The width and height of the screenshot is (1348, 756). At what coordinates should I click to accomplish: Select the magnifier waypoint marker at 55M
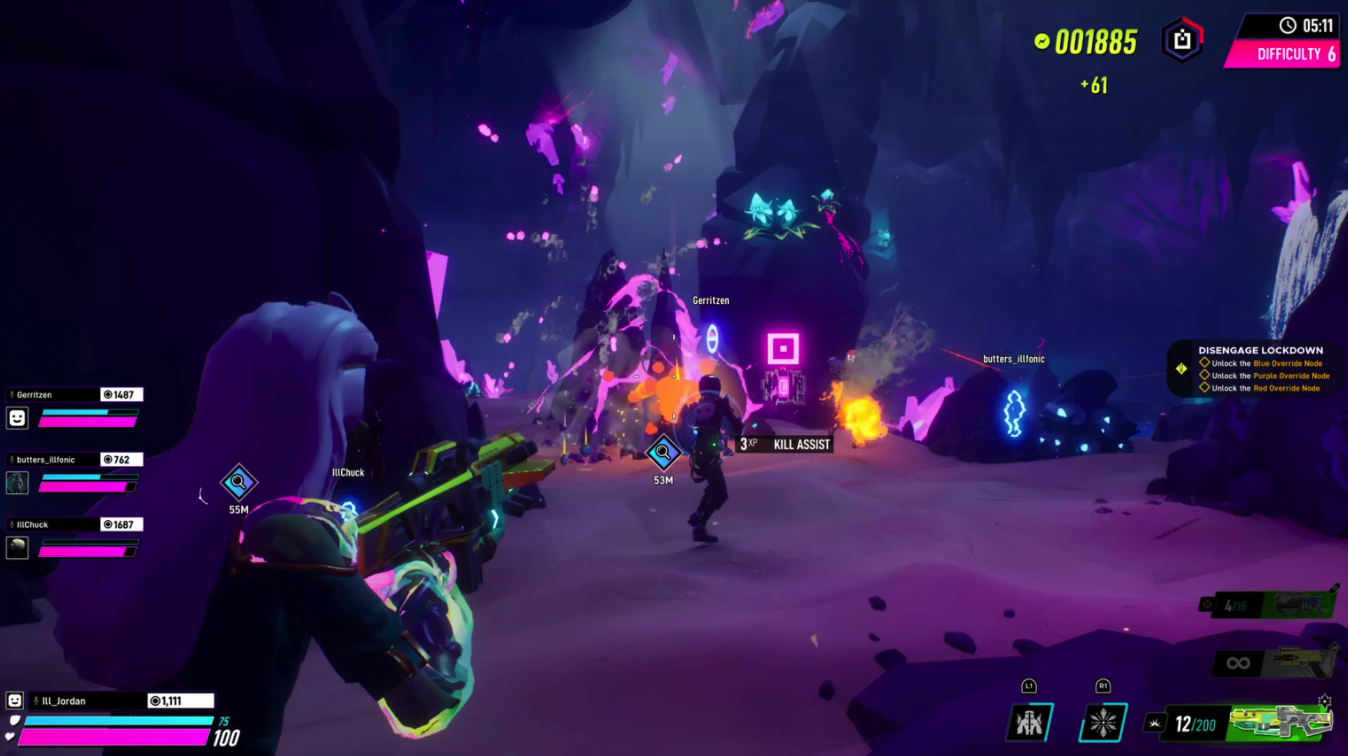pyautogui.click(x=238, y=484)
